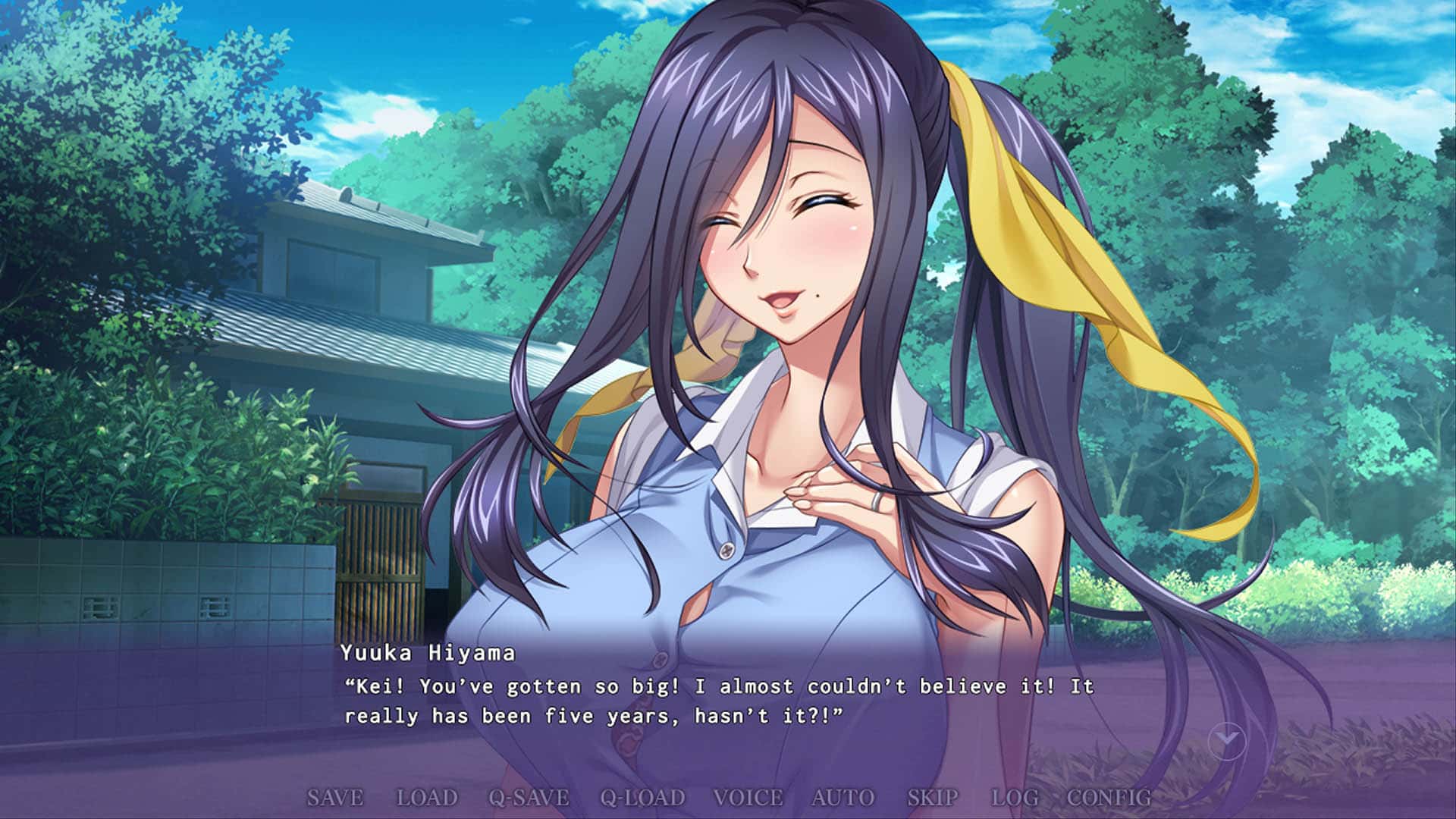Open CONFIG to expand game options
Image resolution: width=1456 pixels, height=819 pixels.
[1109, 798]
